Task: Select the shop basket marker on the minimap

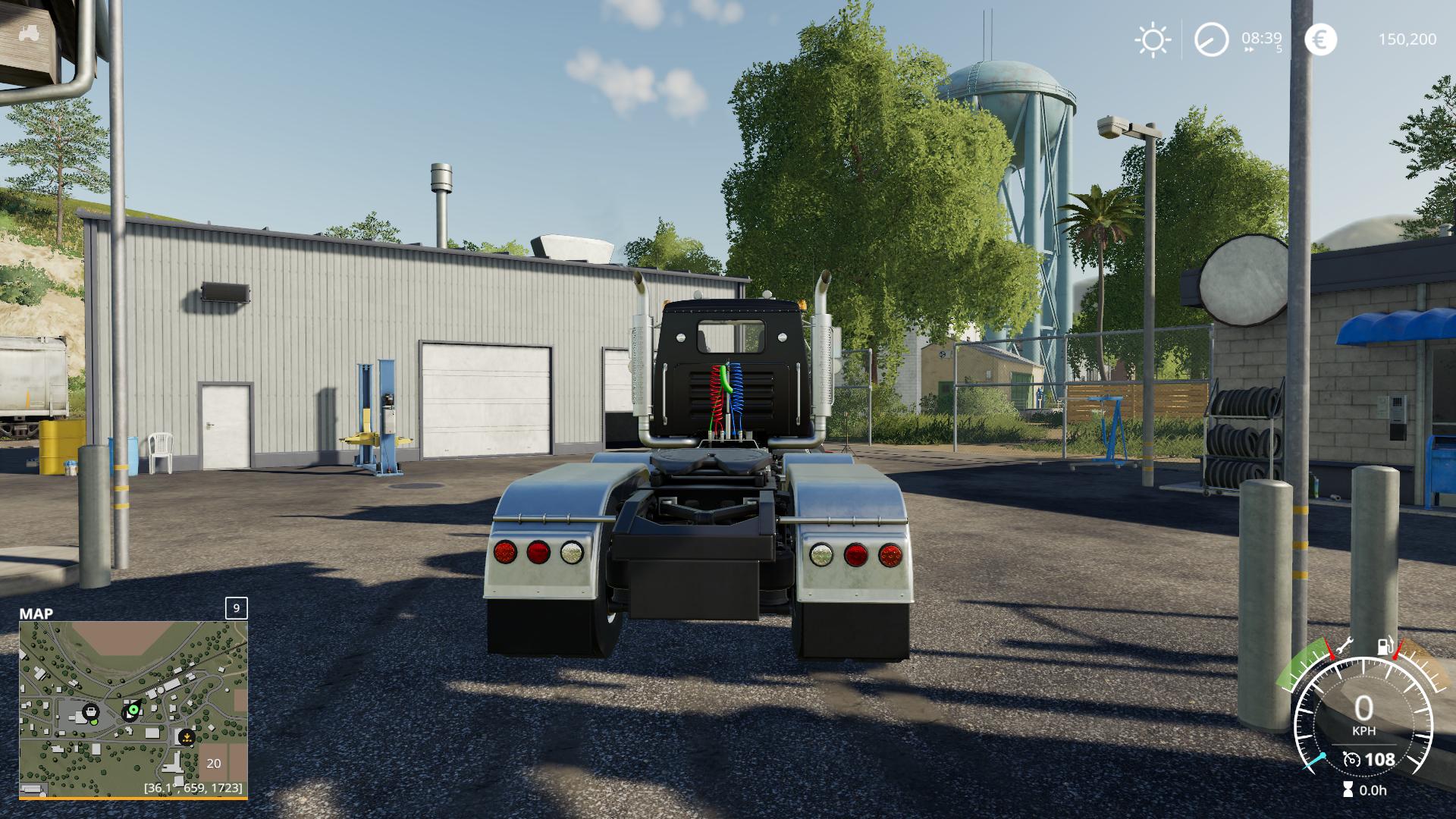Action: 91,712
